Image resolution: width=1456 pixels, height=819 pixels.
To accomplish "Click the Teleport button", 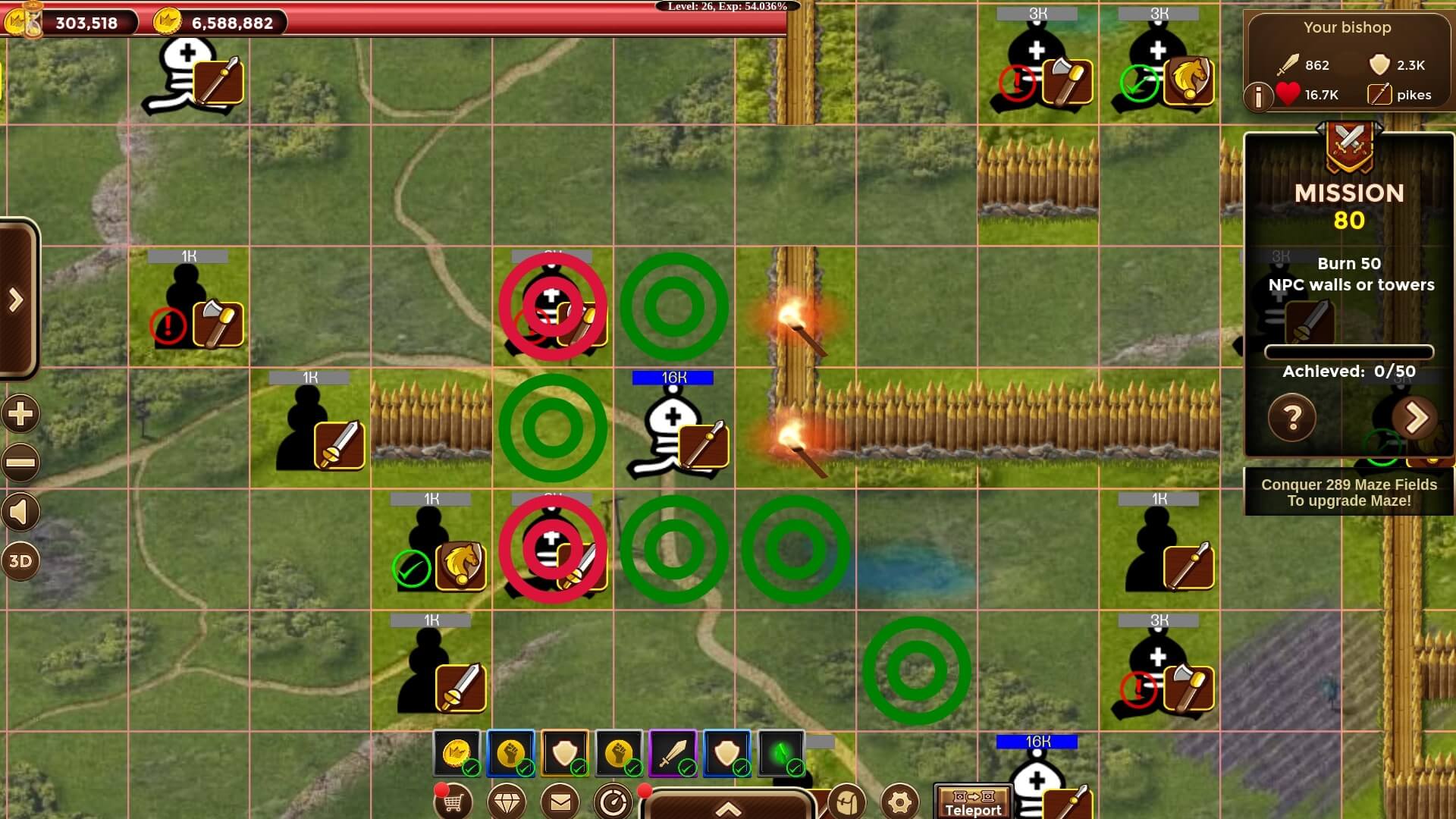I will pyautogui.click(x=973, y=803).
